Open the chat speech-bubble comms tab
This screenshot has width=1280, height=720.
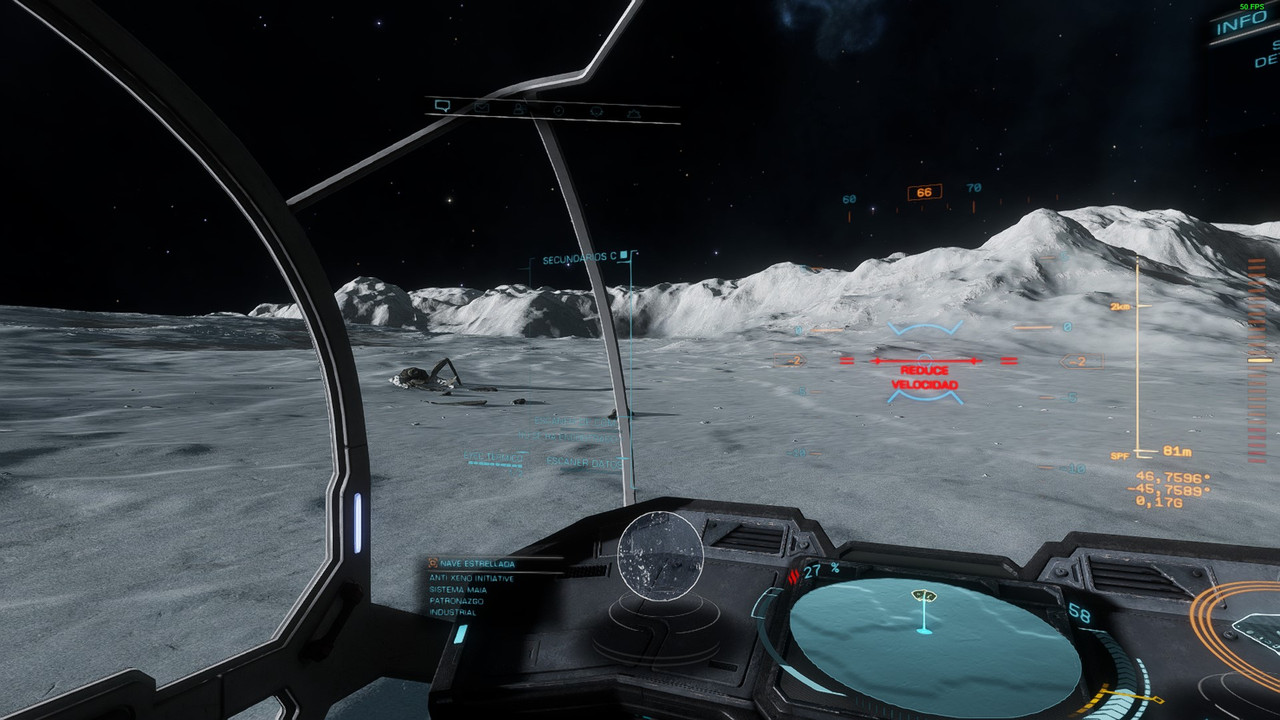coord(442,104)
